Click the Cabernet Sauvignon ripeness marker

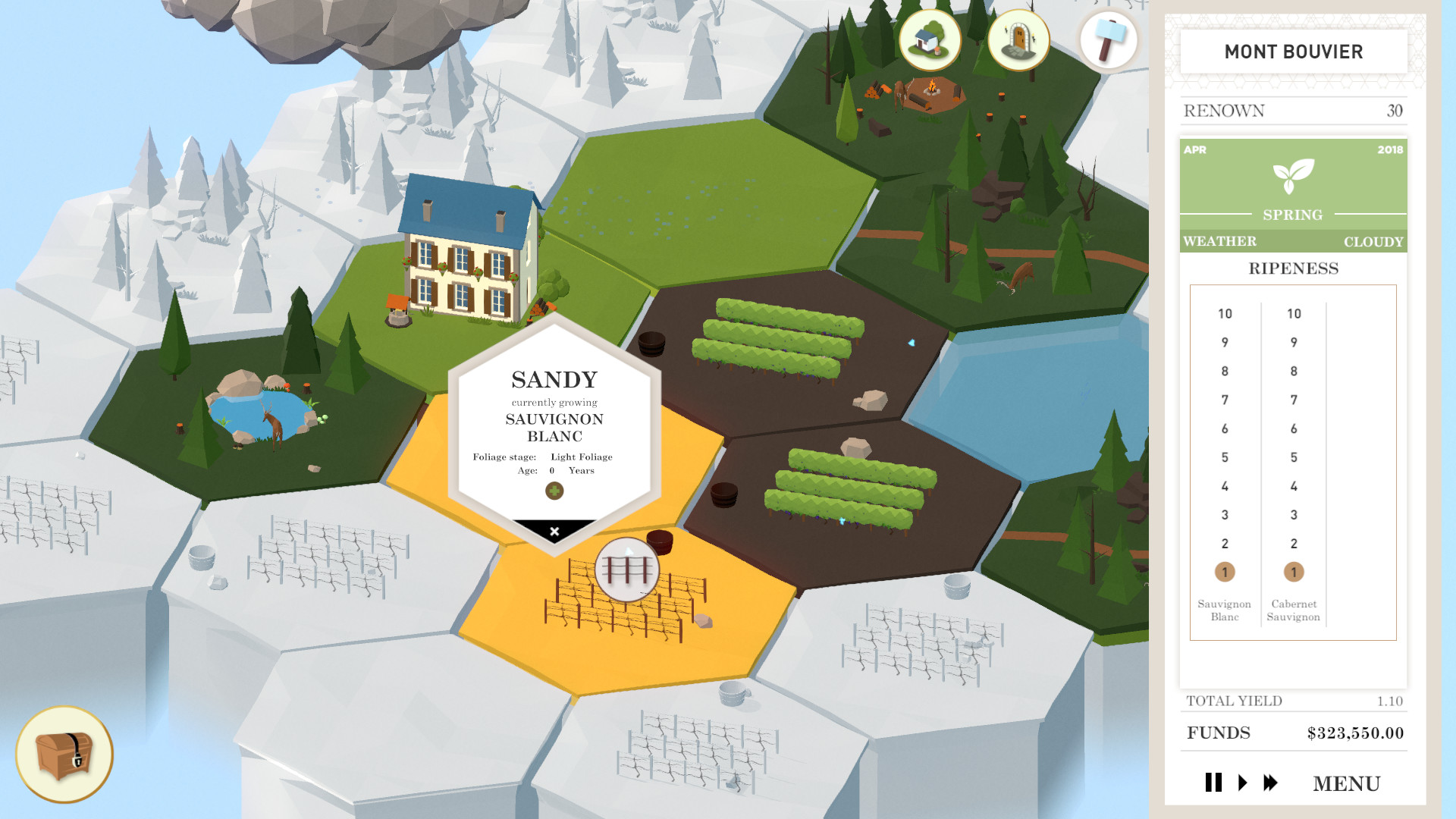[x=1294, y=570]
